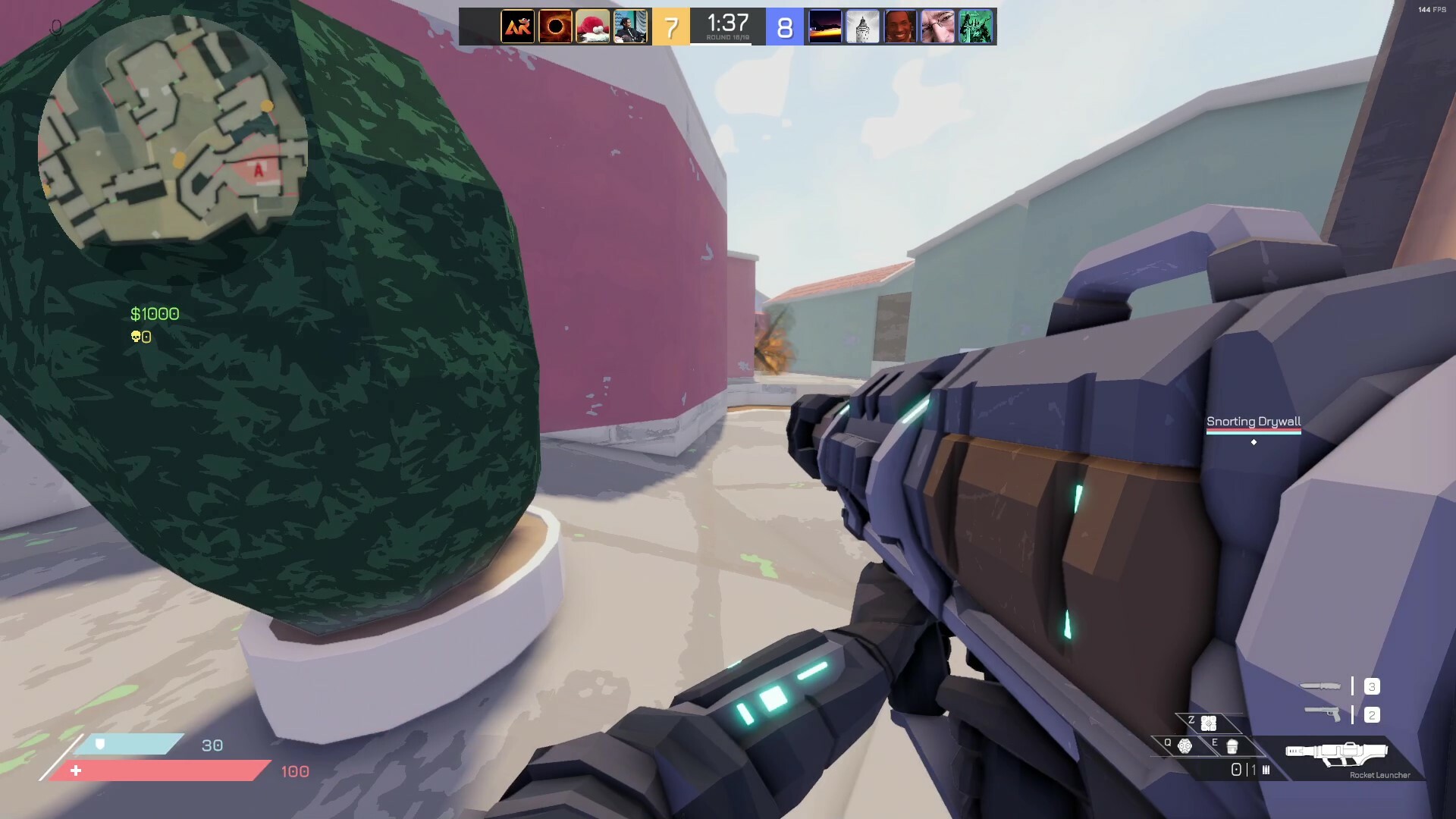The image size is (1456, 819).
Task: Click the skull kill counter icon
Action: pyautogui.click(x=135, y=335)
